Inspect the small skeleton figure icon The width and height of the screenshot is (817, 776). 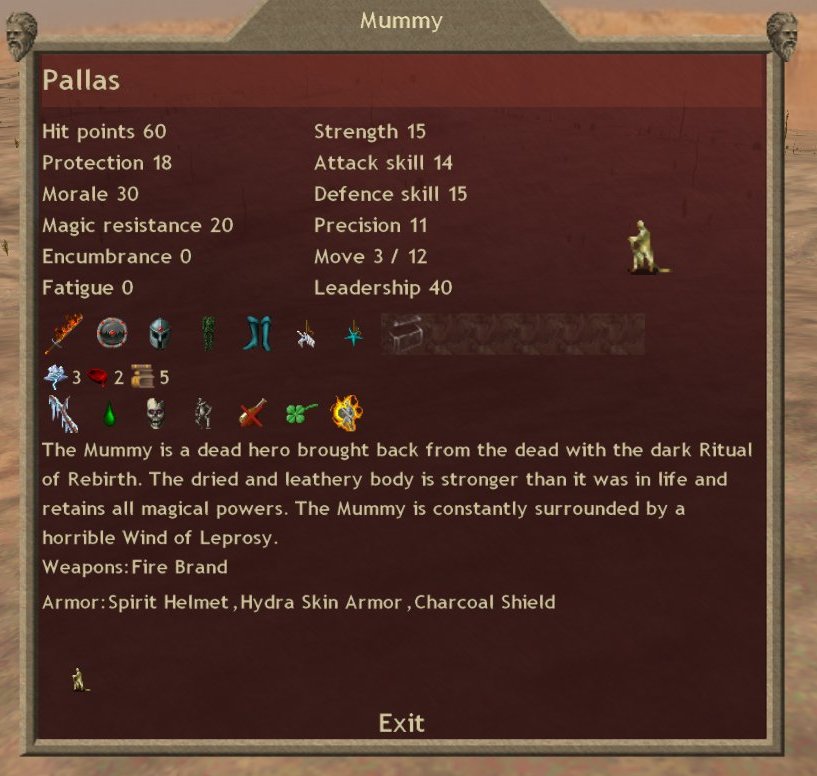203,413
